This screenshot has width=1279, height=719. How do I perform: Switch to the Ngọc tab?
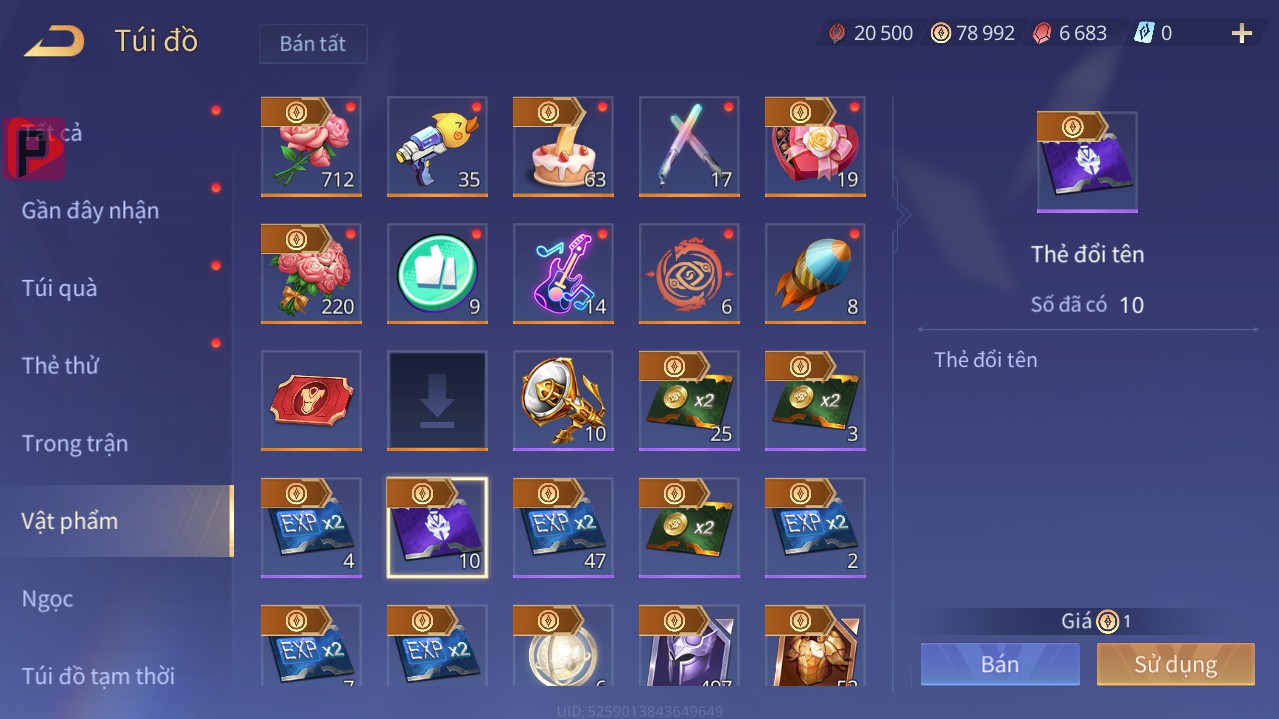pyautogui.click(x=48, y=598)
